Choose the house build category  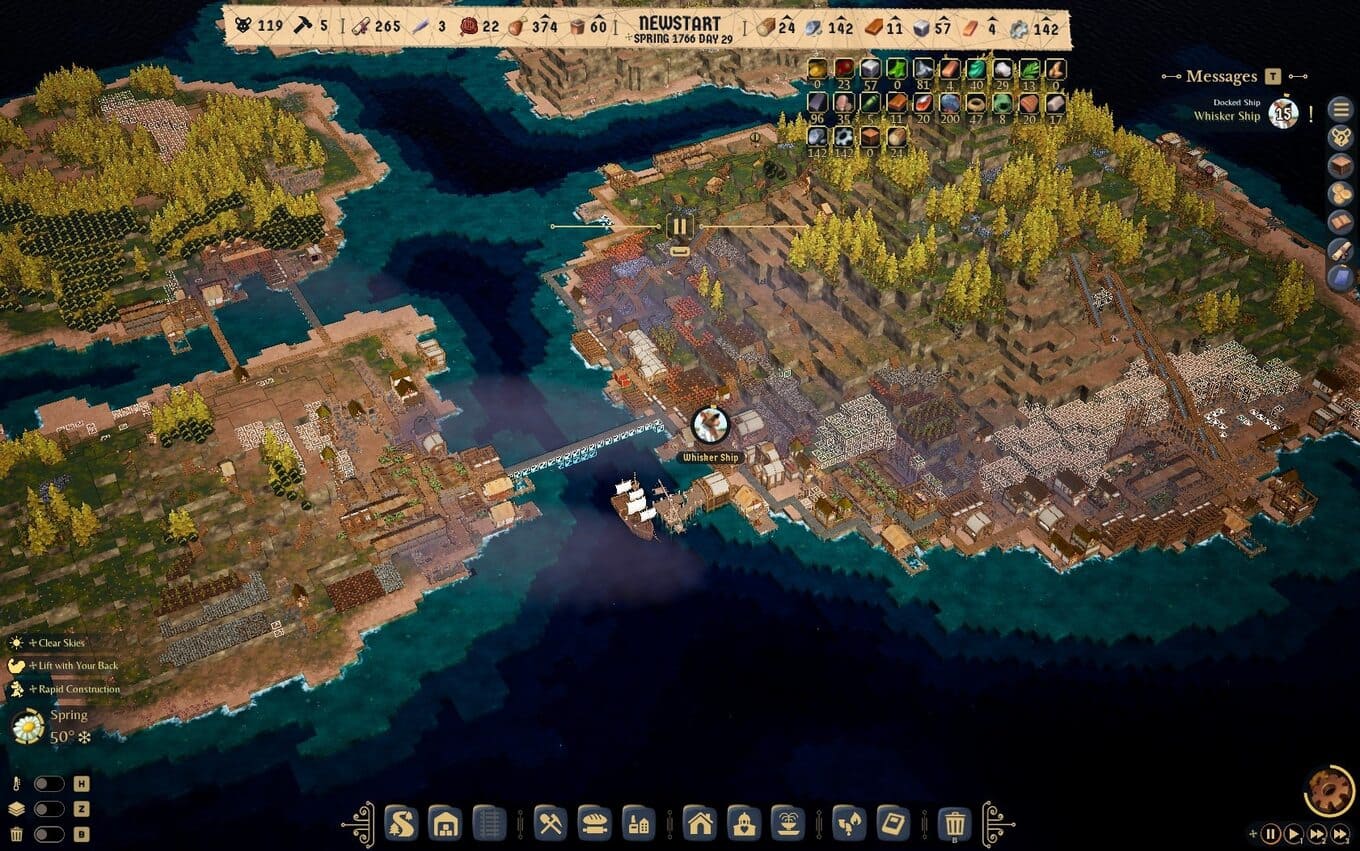click(700, 823)
